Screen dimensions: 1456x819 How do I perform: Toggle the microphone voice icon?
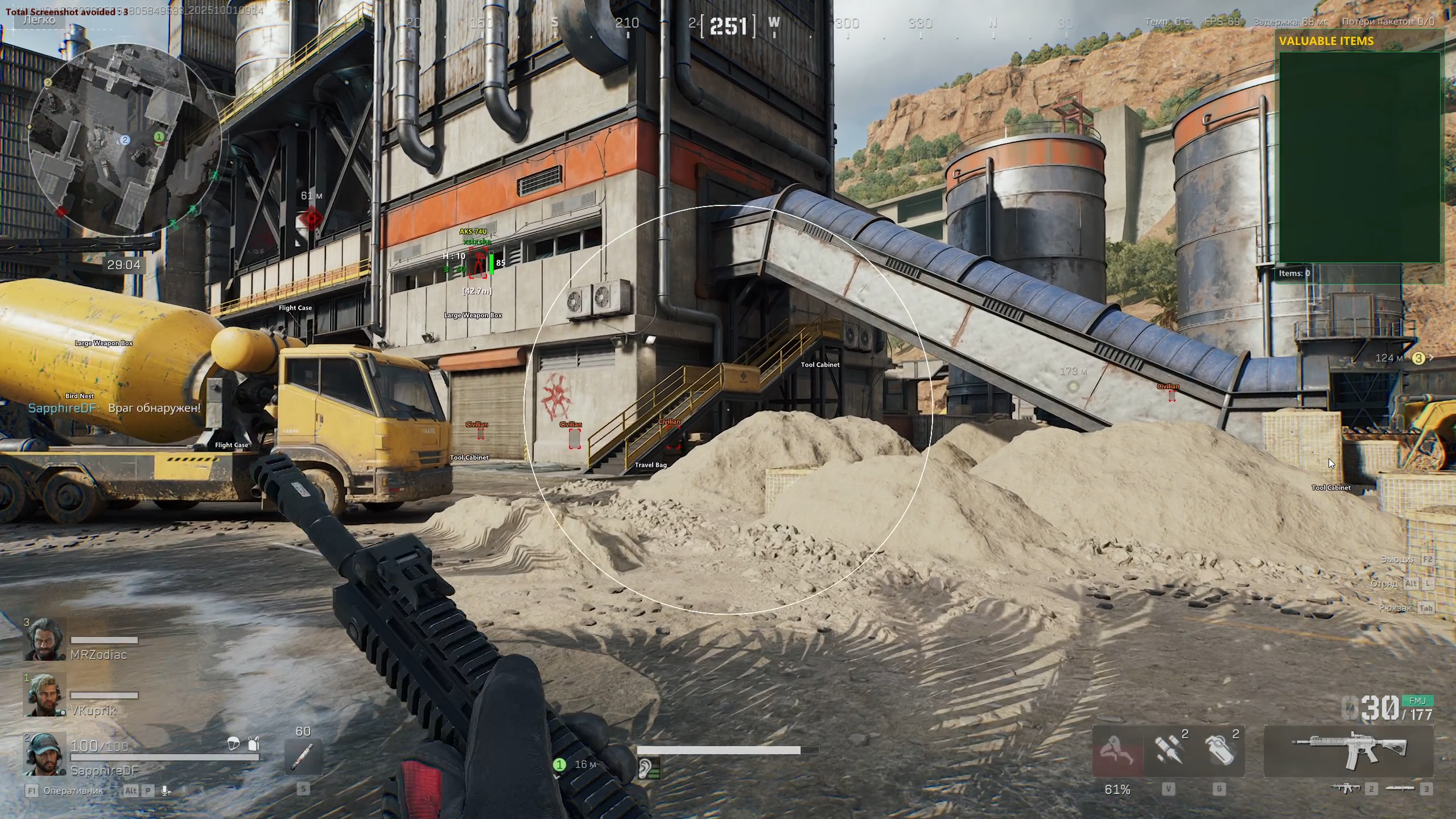166,791
